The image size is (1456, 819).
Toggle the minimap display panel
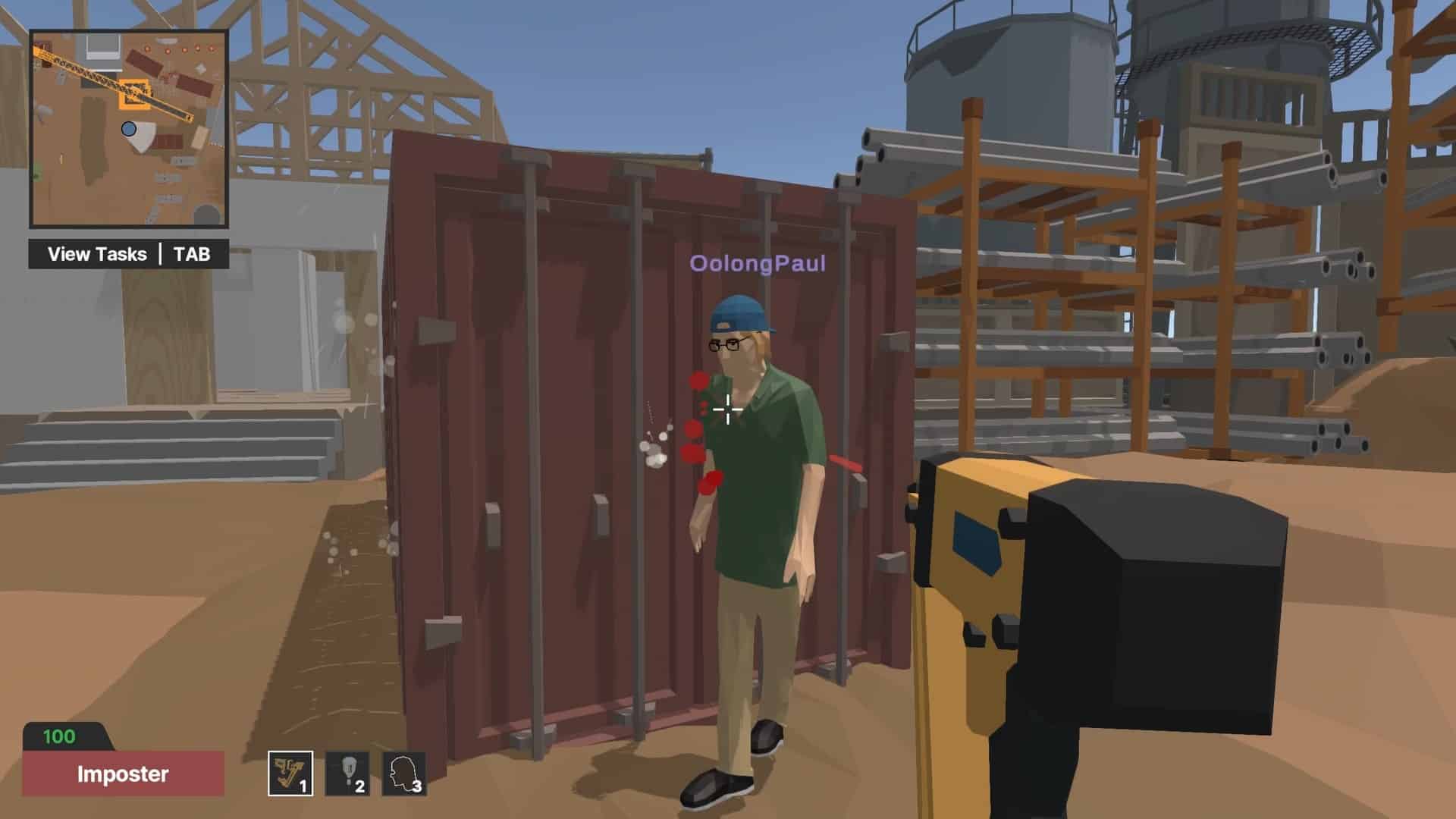pyautogui.click(x=129, y=129)
